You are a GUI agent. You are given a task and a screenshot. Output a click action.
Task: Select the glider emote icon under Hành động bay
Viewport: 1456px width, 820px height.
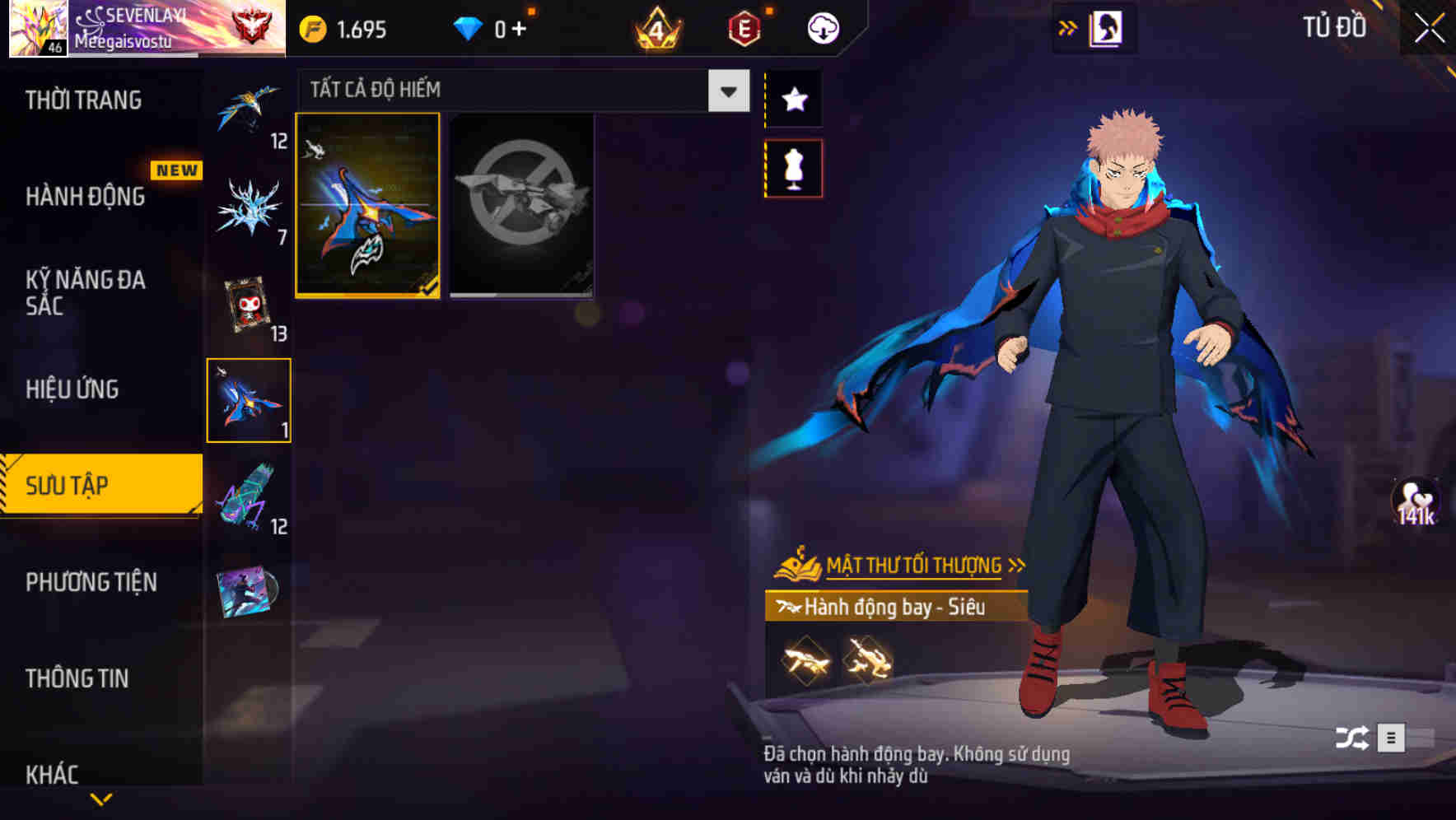pyautogui.click(x=805, y=659)
